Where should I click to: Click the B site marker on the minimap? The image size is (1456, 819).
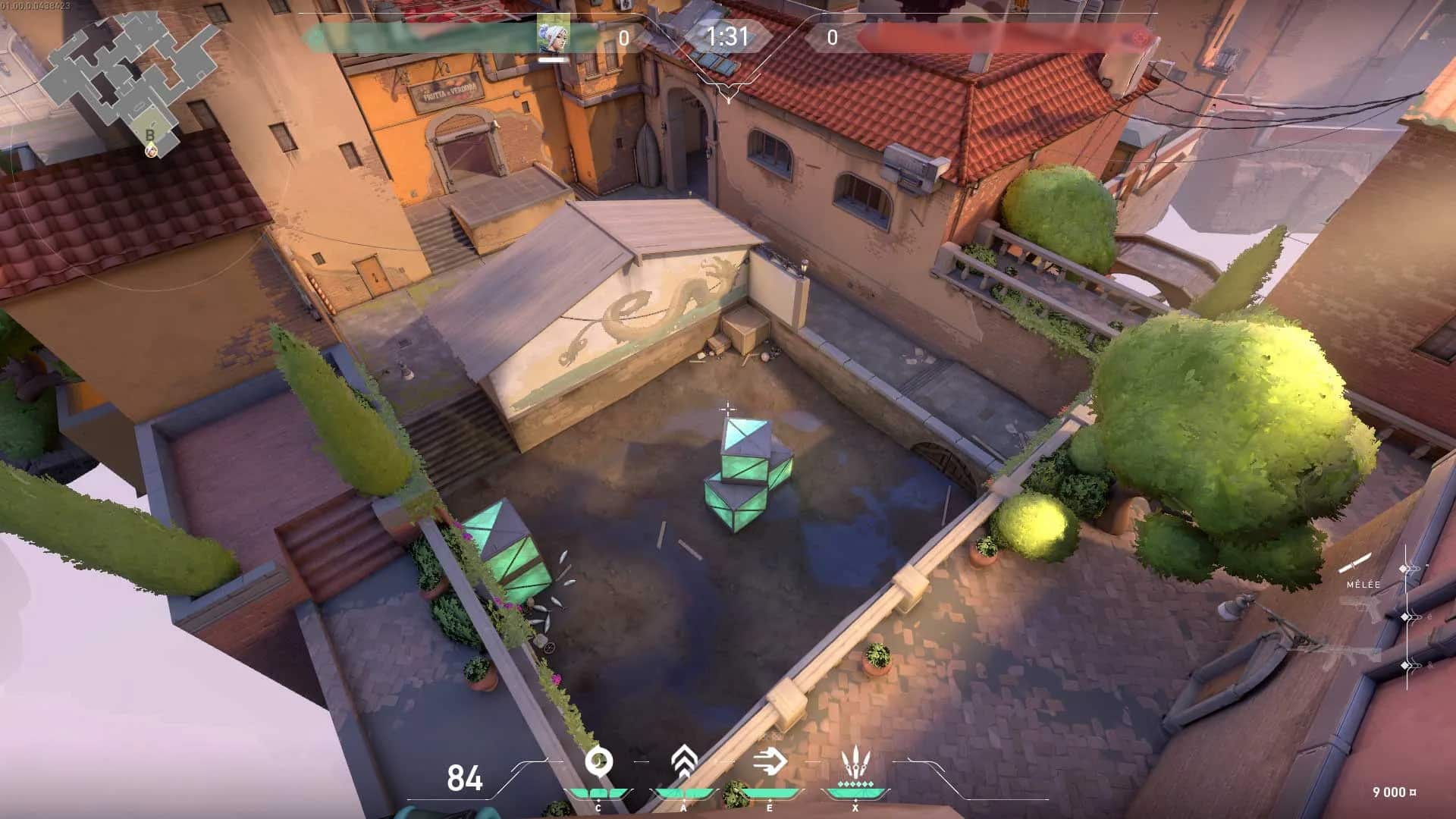coord(149,134)
